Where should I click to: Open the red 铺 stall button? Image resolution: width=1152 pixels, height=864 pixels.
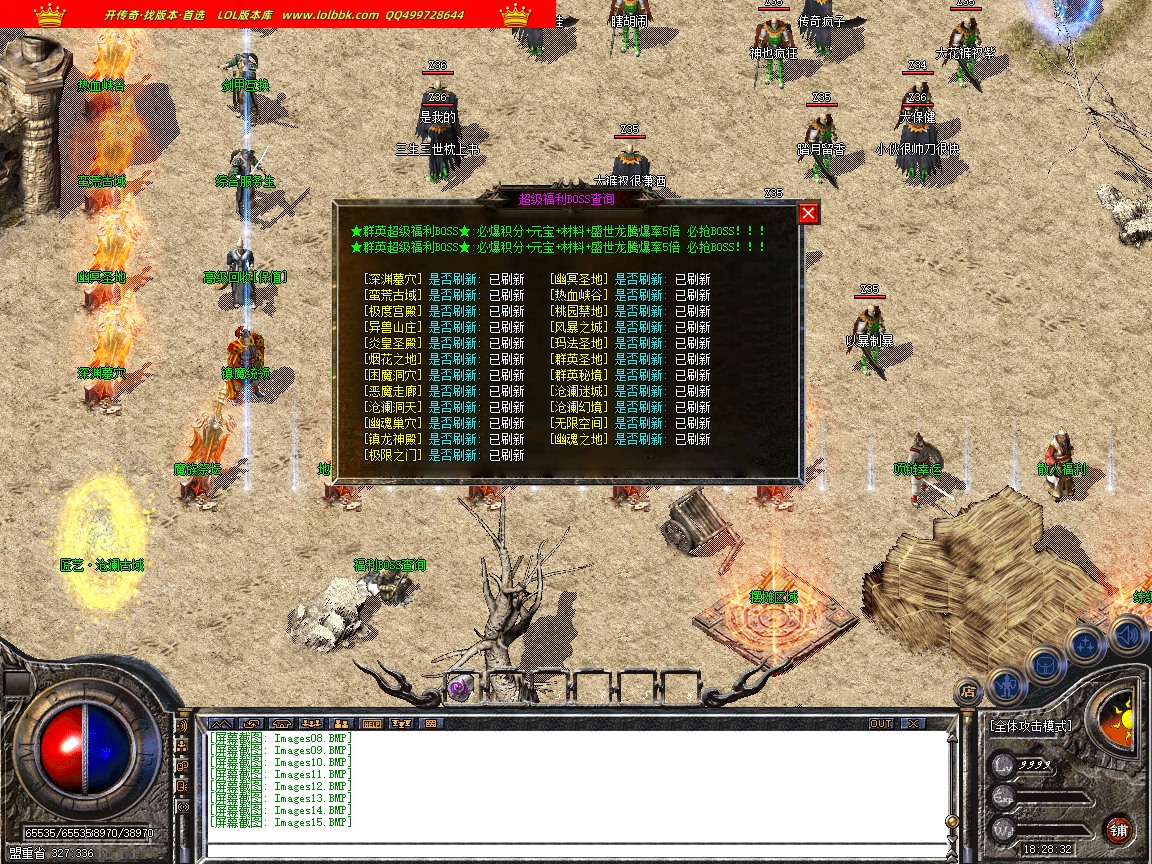tap(1118, 829)
